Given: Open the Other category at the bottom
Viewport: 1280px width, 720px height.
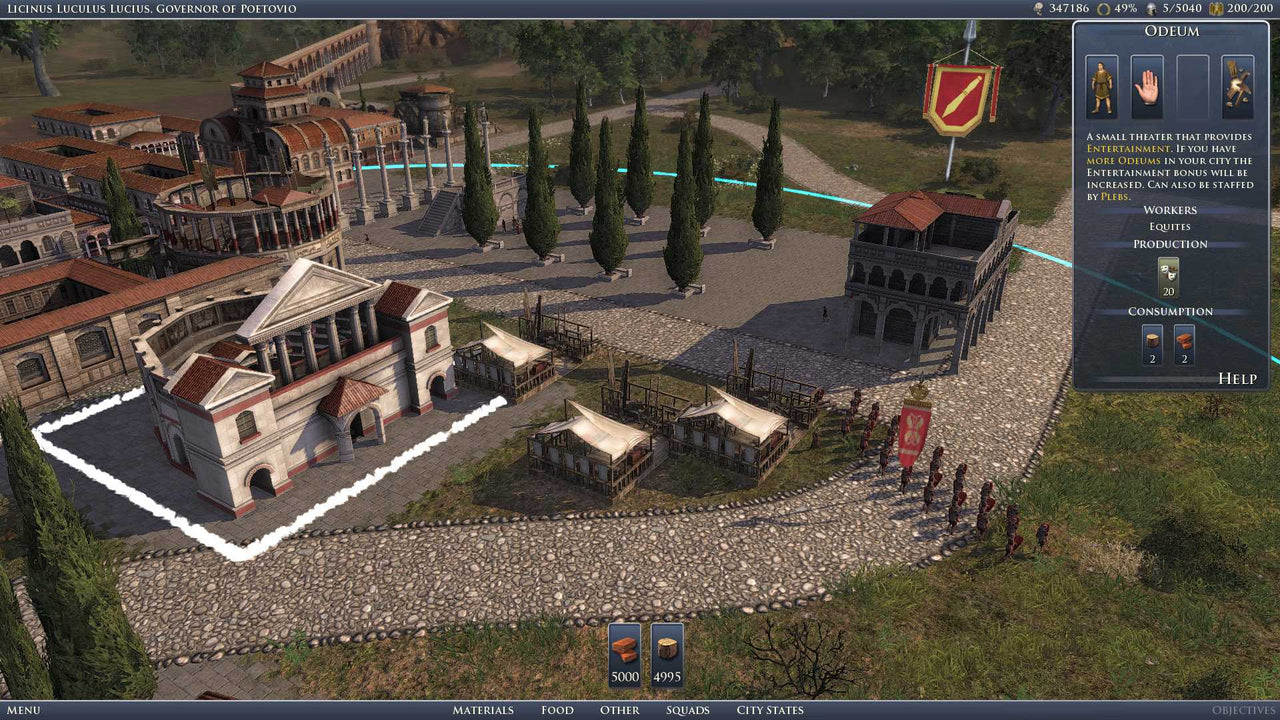Looking at the screenshot, I should point(619,710).
